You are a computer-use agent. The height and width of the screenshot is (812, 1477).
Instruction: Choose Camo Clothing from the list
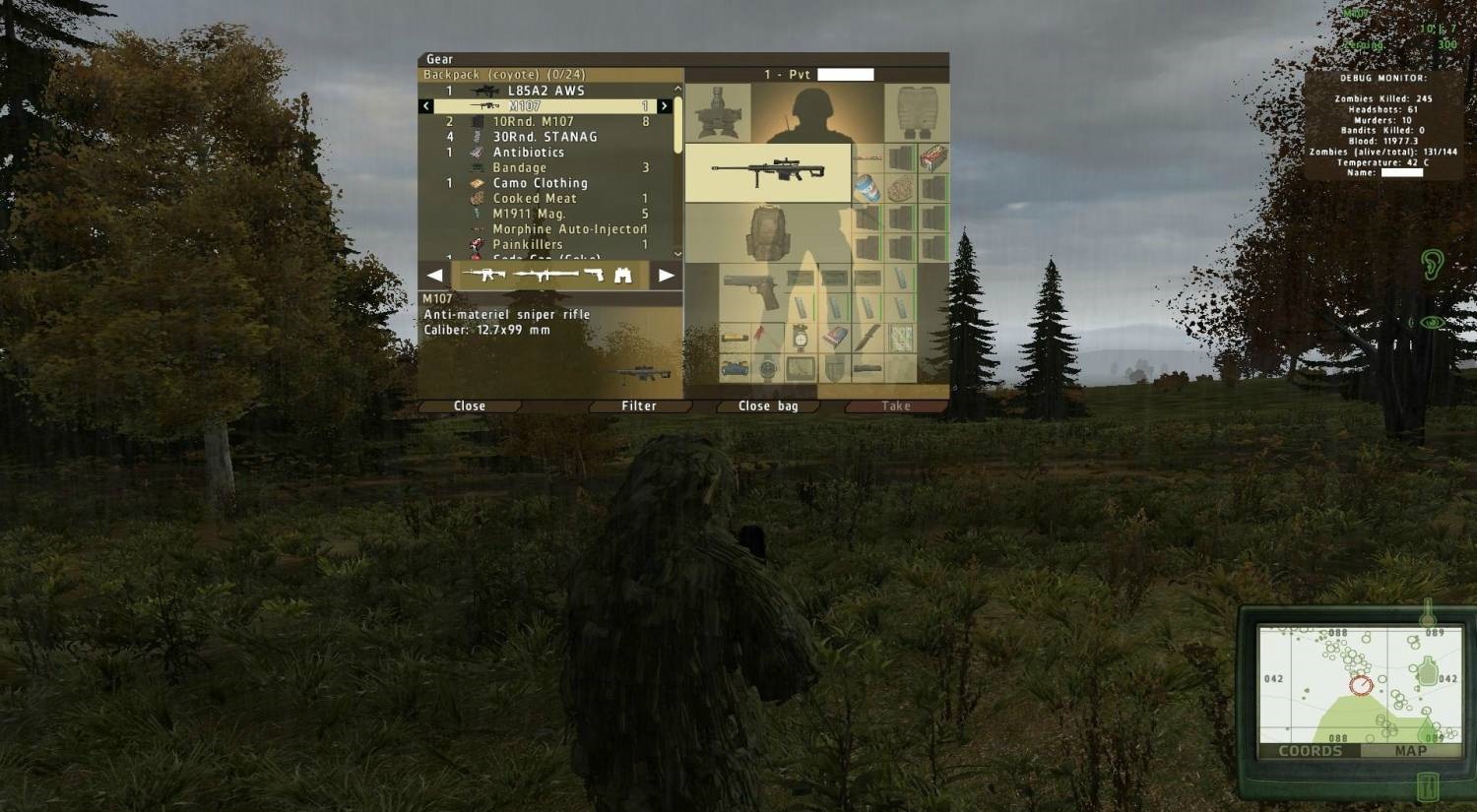(540, 183)
